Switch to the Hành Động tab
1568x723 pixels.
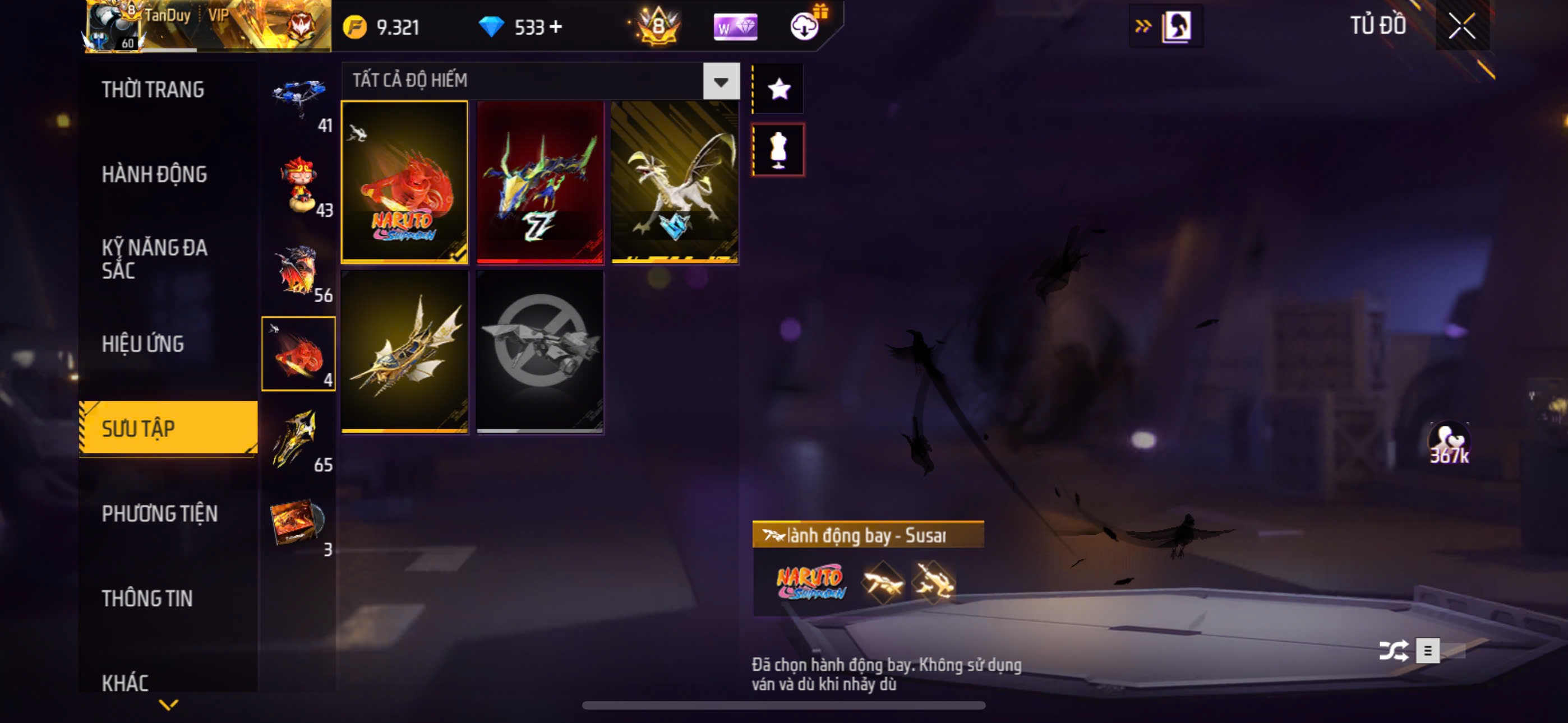point(154,175)
